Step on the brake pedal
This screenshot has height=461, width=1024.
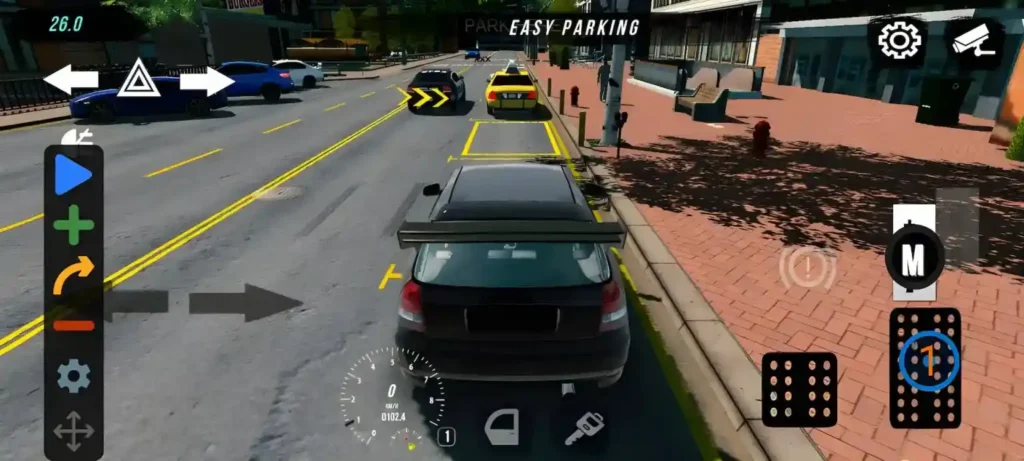[x=799, y=389]
